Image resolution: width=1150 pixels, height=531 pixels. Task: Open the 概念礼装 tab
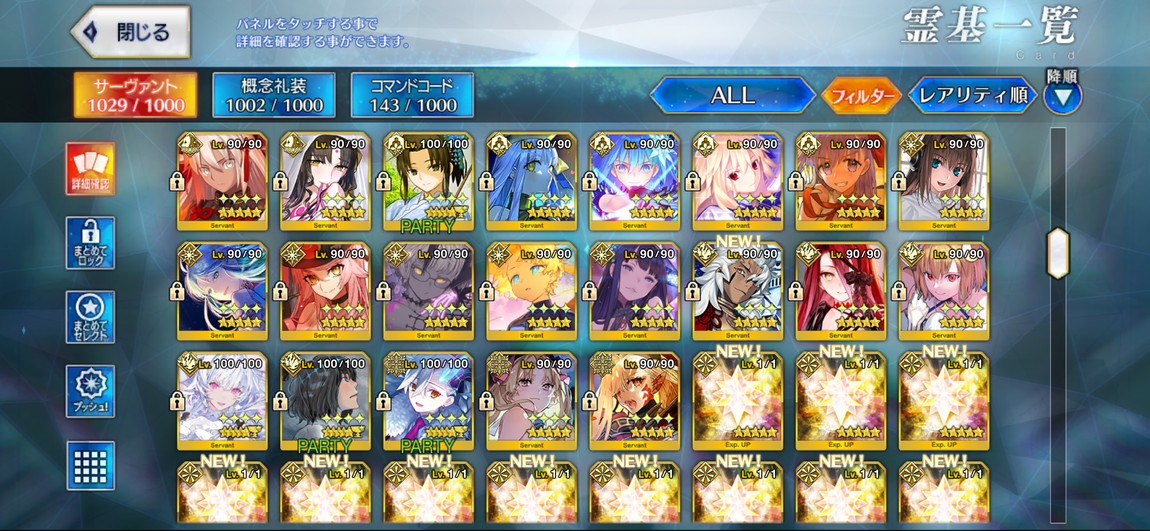pos(274,95)
